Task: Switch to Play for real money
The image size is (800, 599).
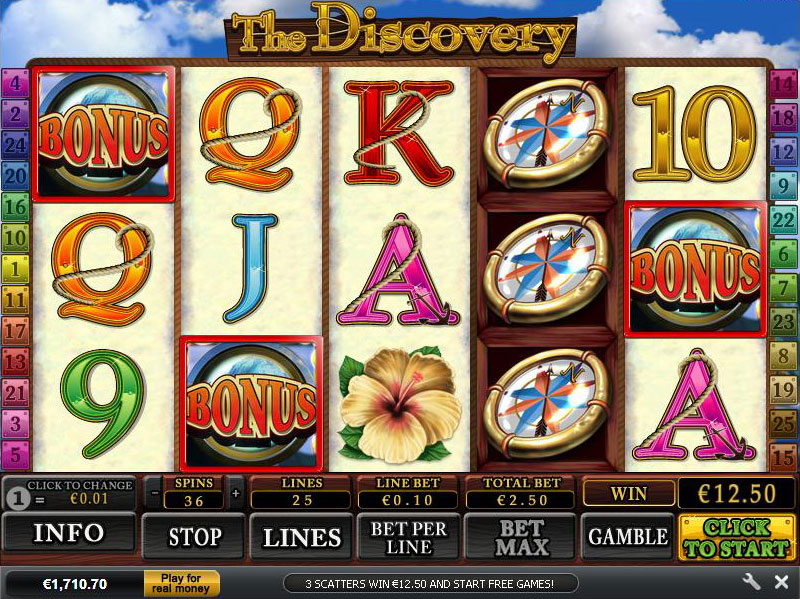Action: tap(181, 583)
